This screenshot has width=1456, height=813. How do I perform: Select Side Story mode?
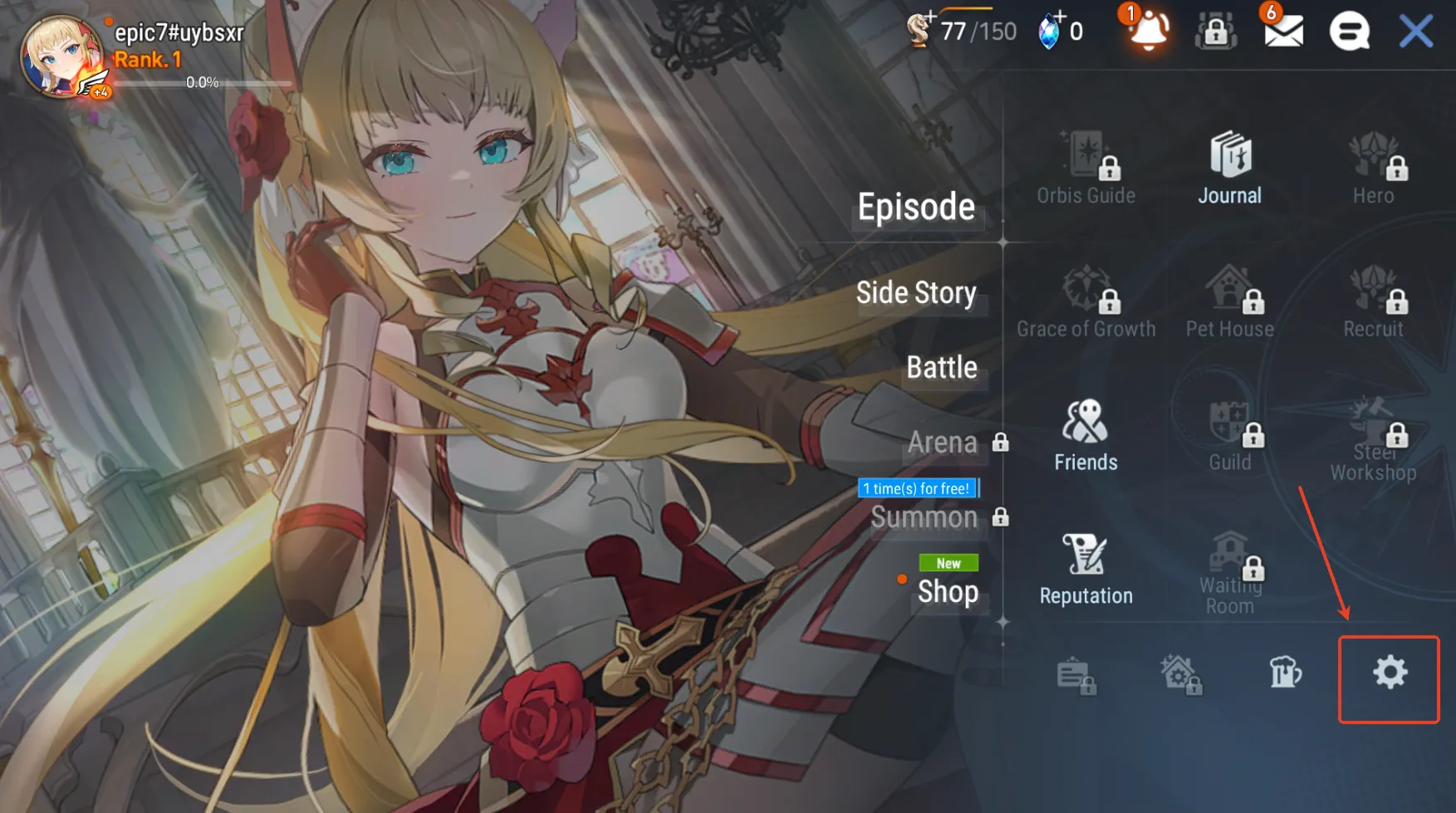click(916, 293)
